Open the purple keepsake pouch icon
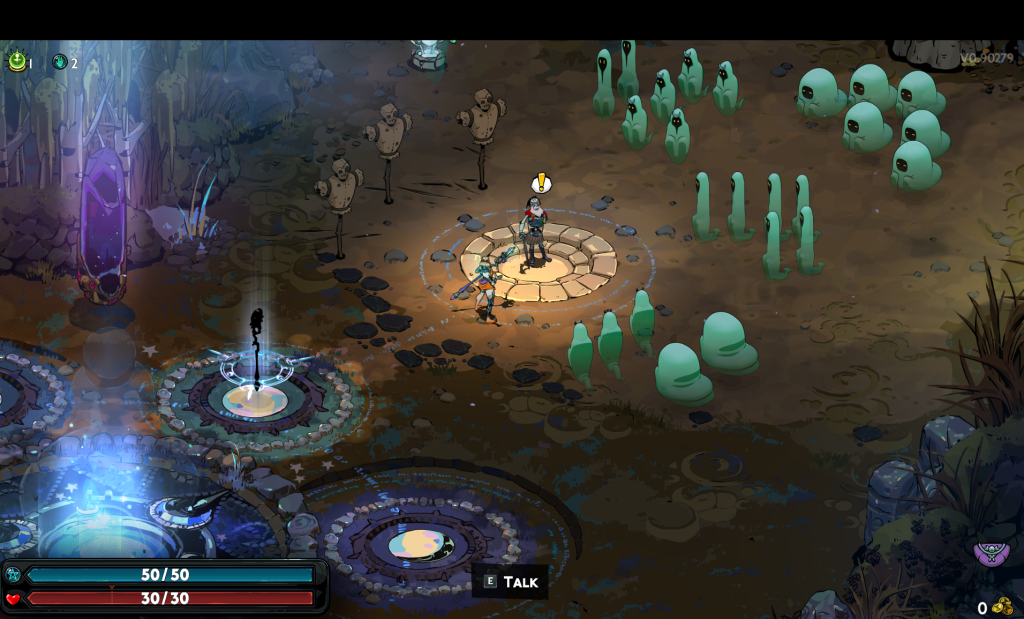 coord(991,553)
